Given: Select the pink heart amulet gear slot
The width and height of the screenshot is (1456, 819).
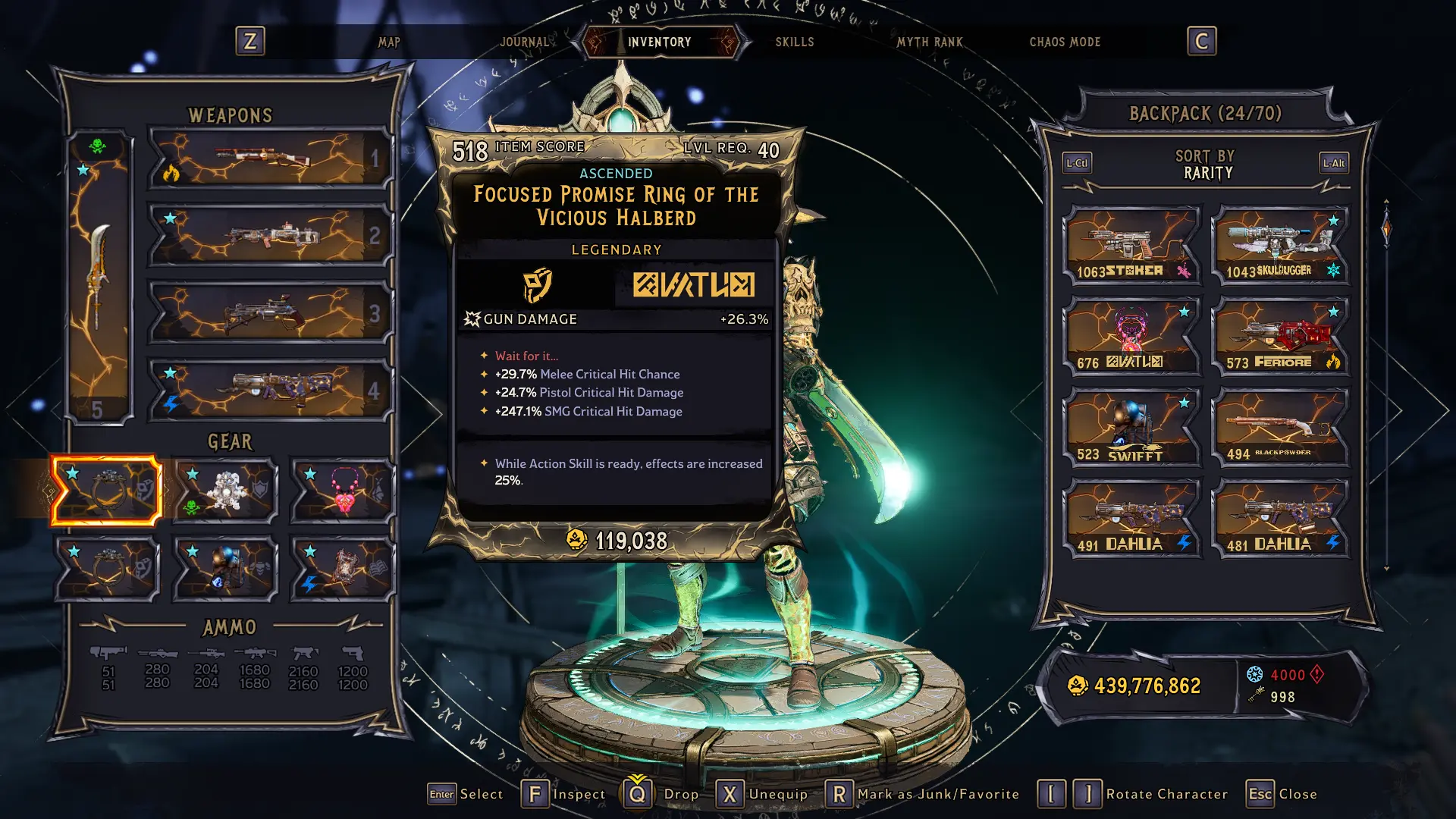Looking at the screenshot, I should coord(344,491).
